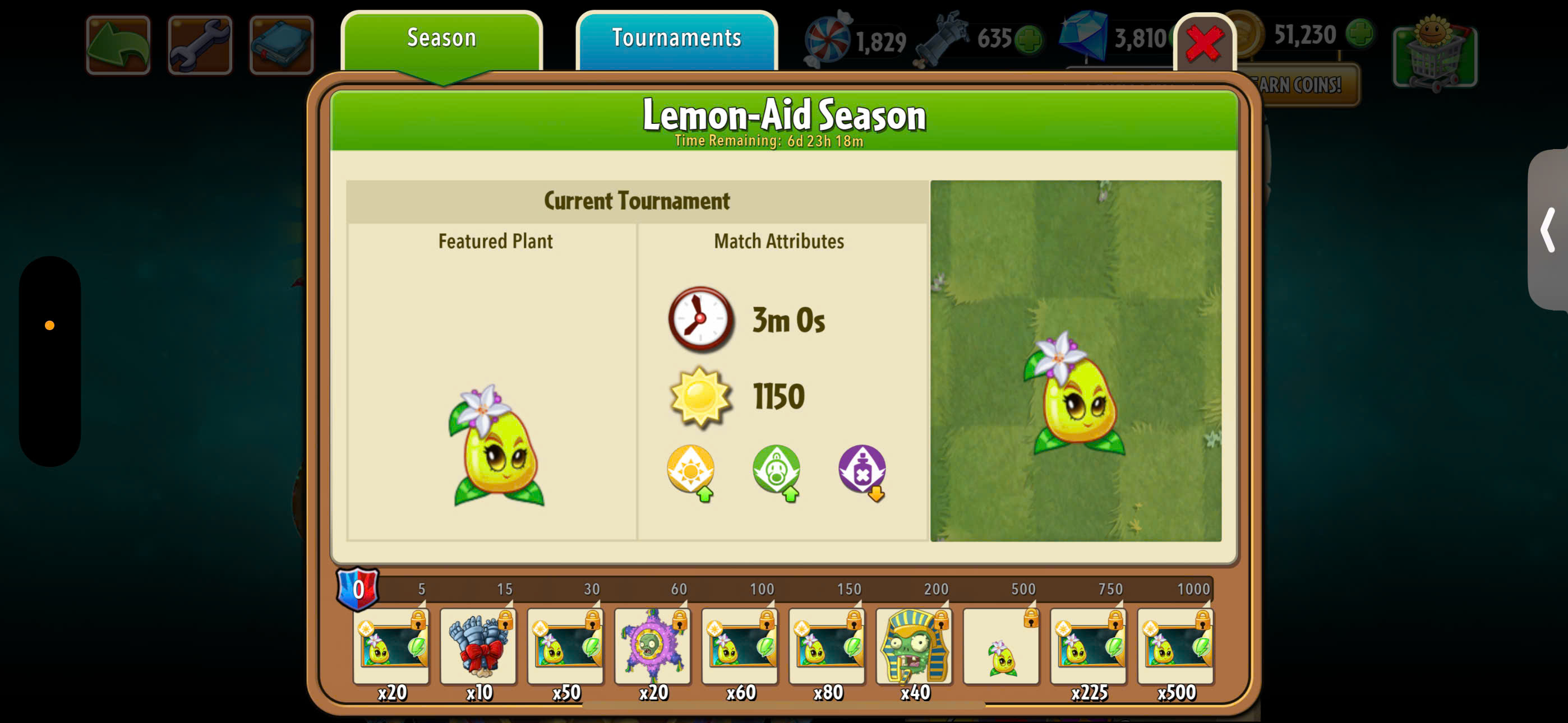Image resolution: width=1568 pixels, height=723 pixels.
Task: Add more gauntlets with green plus
Action: click(x=1029, y=39)
